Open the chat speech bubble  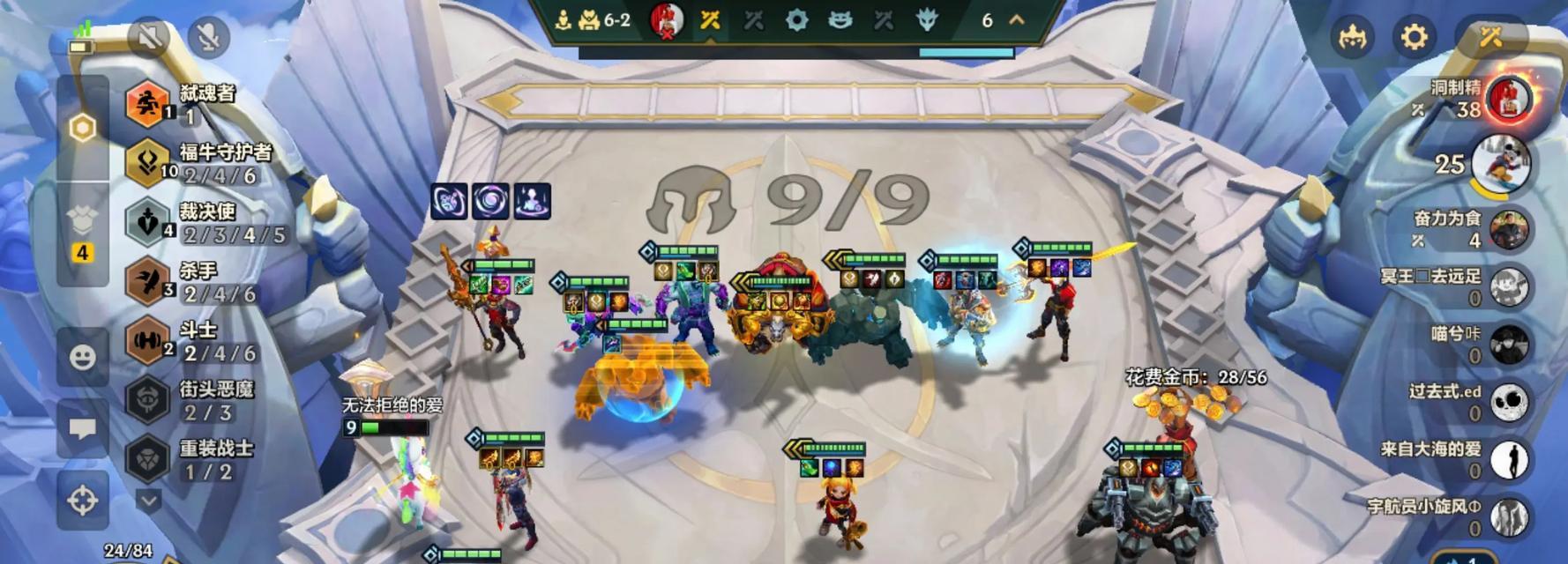(82, 428)
